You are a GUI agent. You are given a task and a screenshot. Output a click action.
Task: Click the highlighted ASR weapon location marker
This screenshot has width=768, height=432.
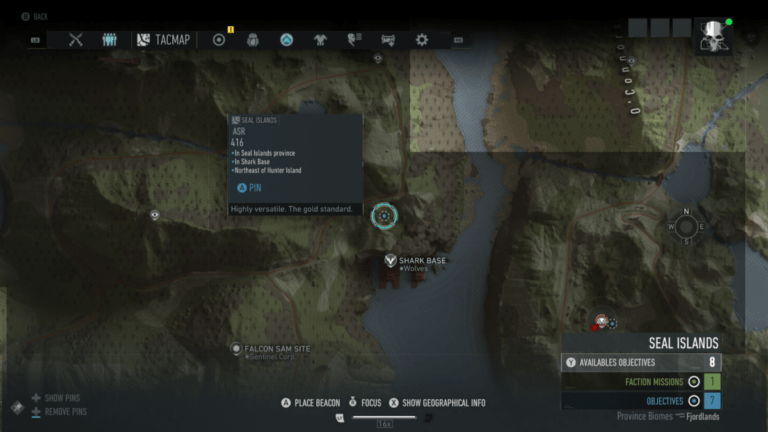pos(384,215)
